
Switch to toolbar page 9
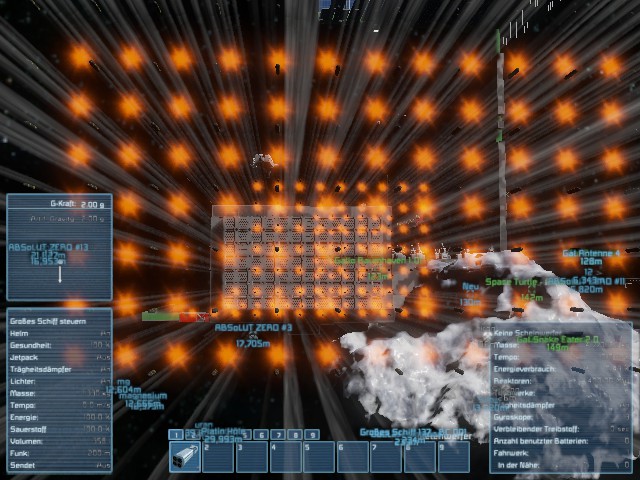click(312, 435)
